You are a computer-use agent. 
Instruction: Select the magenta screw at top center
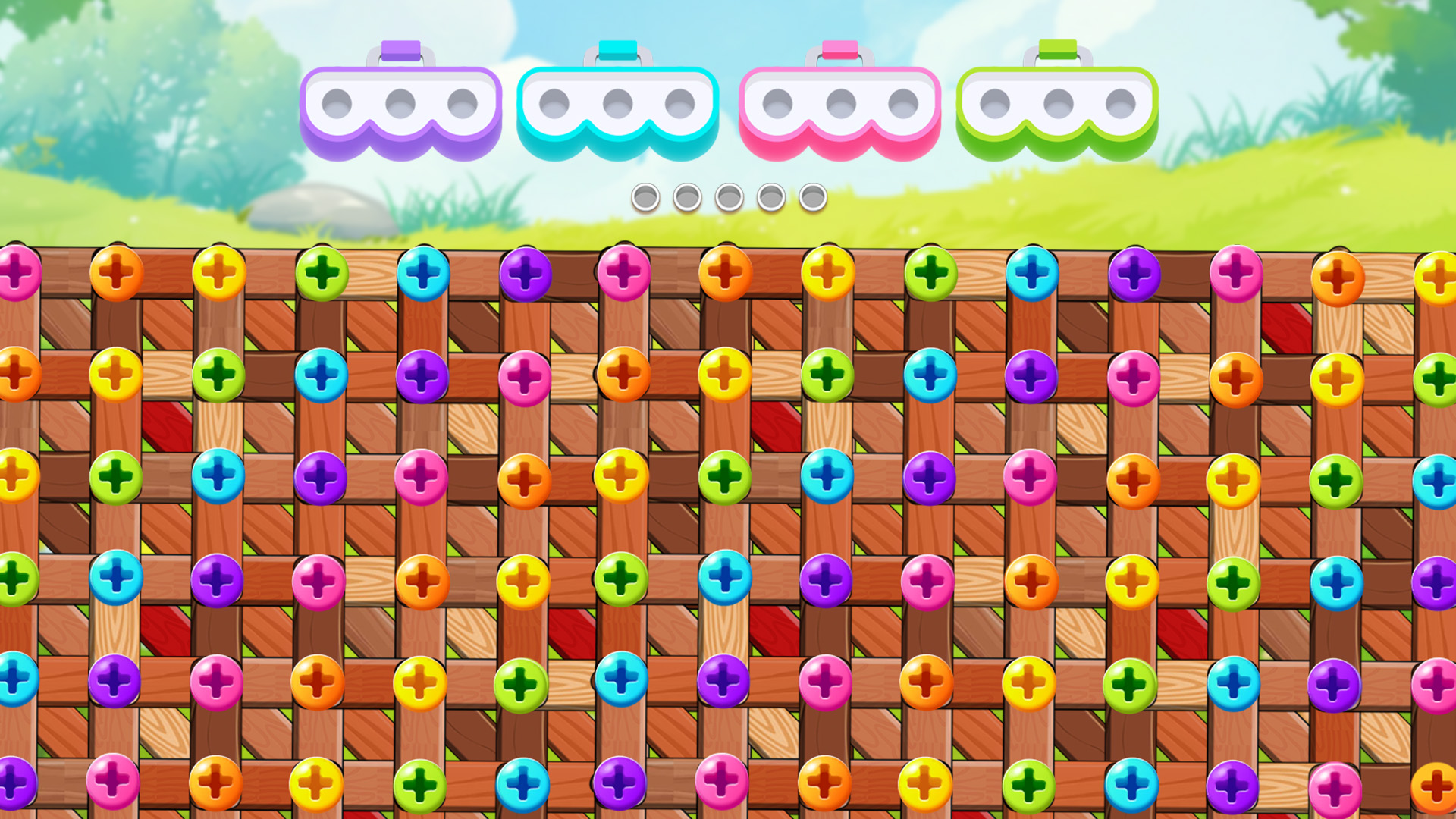(622, 275)
